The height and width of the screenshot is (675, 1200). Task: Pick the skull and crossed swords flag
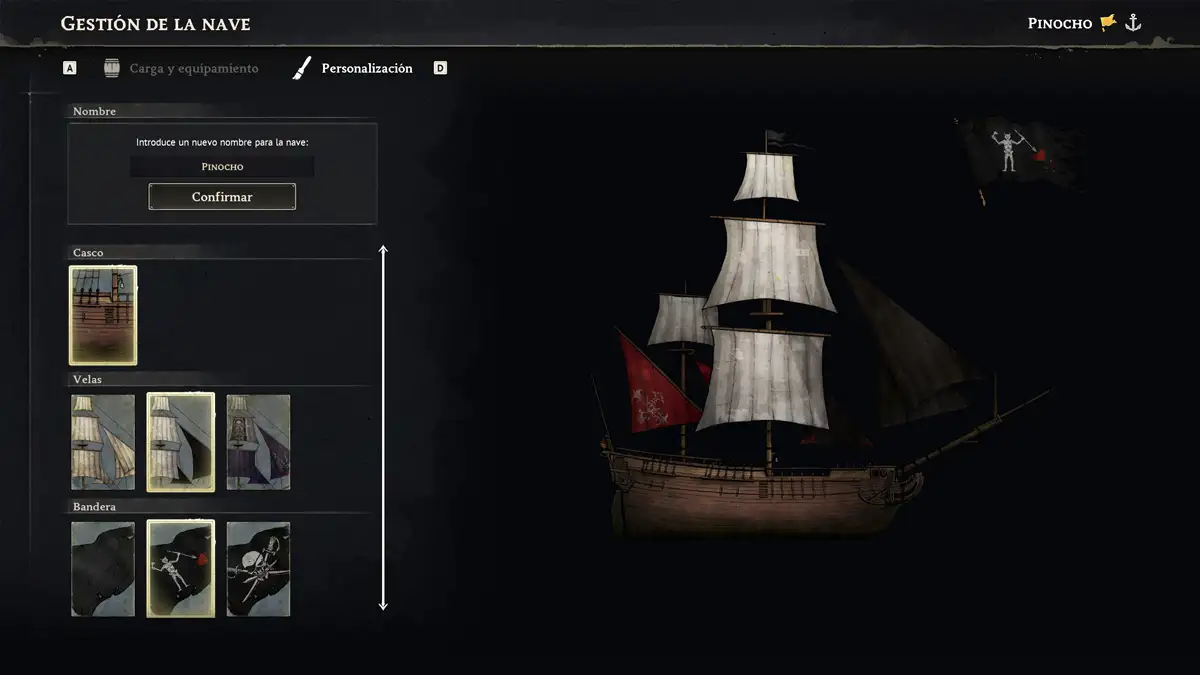(258, 568)
